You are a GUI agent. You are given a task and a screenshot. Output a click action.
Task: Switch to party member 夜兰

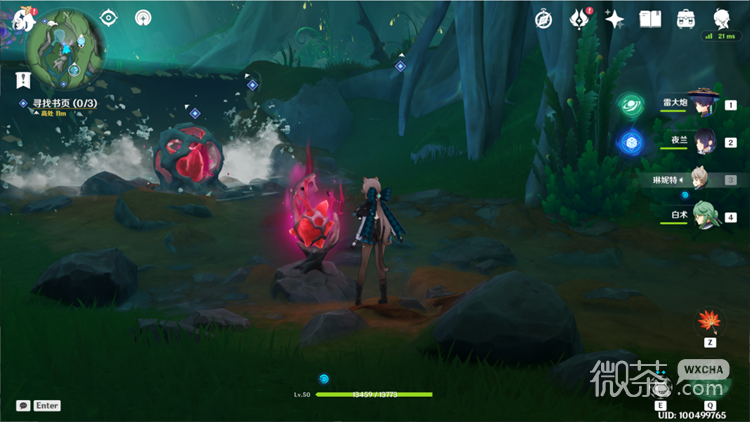pos(706,141)
